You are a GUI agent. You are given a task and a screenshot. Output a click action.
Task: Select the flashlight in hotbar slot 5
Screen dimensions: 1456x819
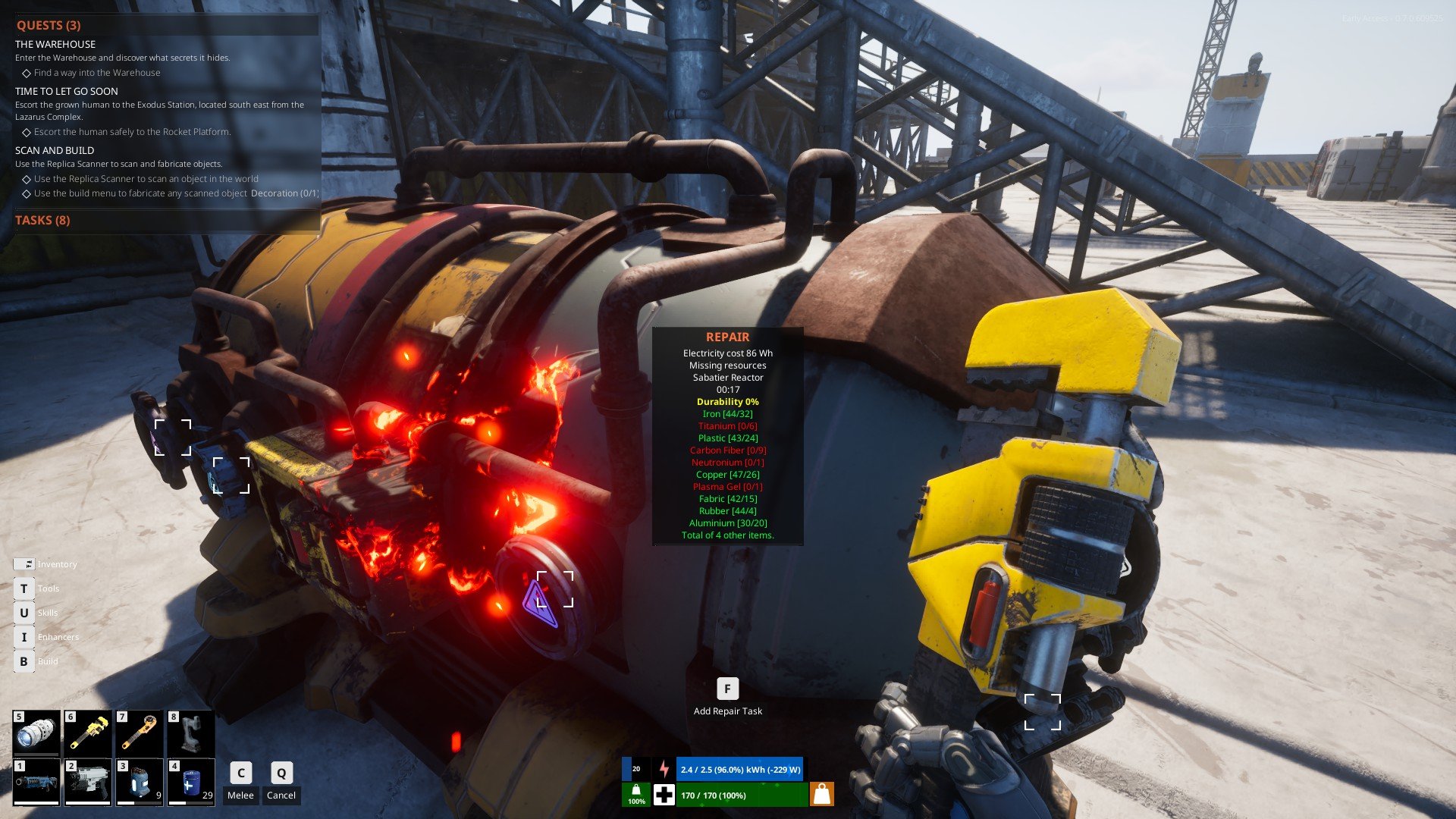coord(36,733)
